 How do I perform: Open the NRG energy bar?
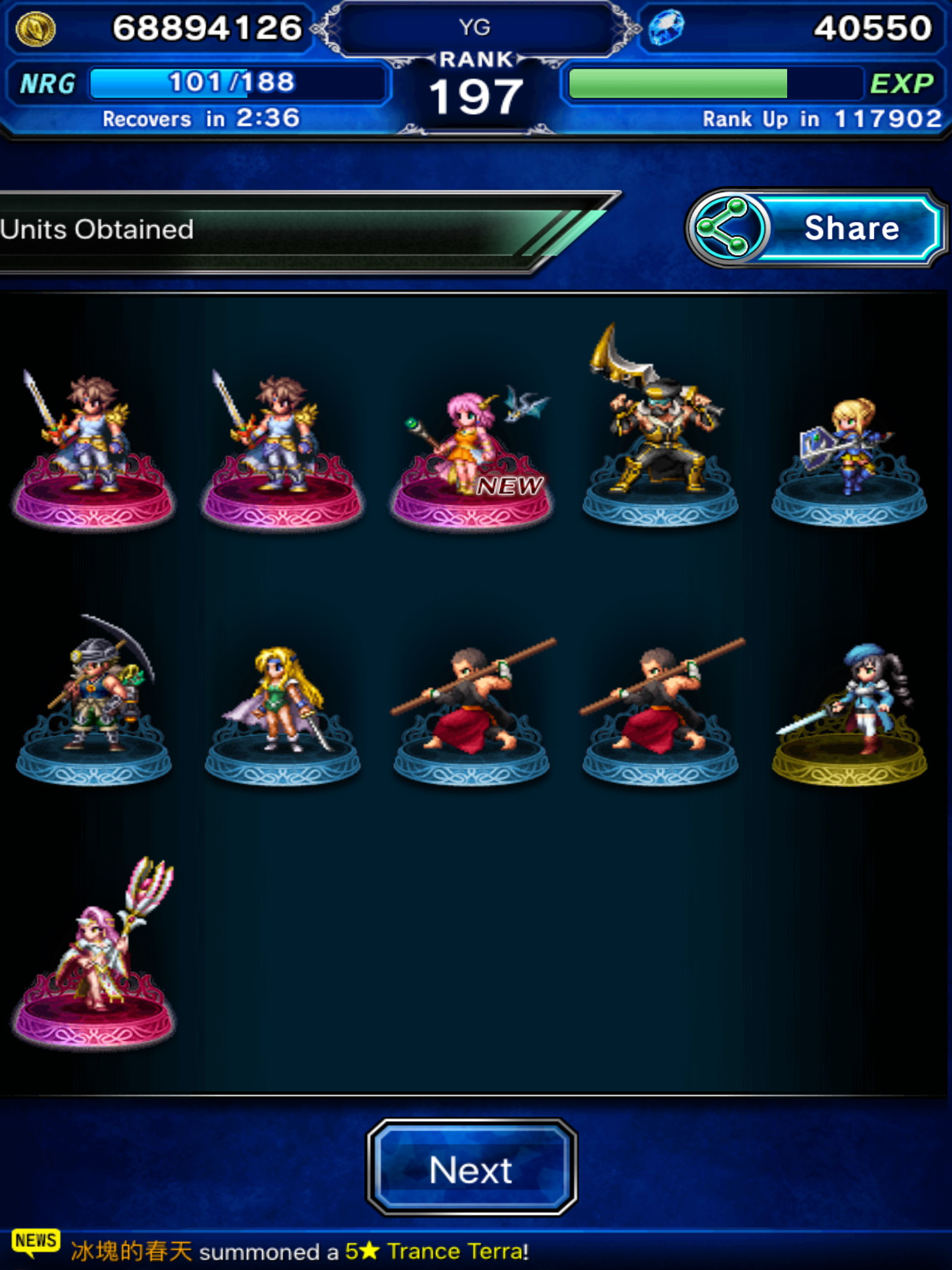(x=236, y=83)
